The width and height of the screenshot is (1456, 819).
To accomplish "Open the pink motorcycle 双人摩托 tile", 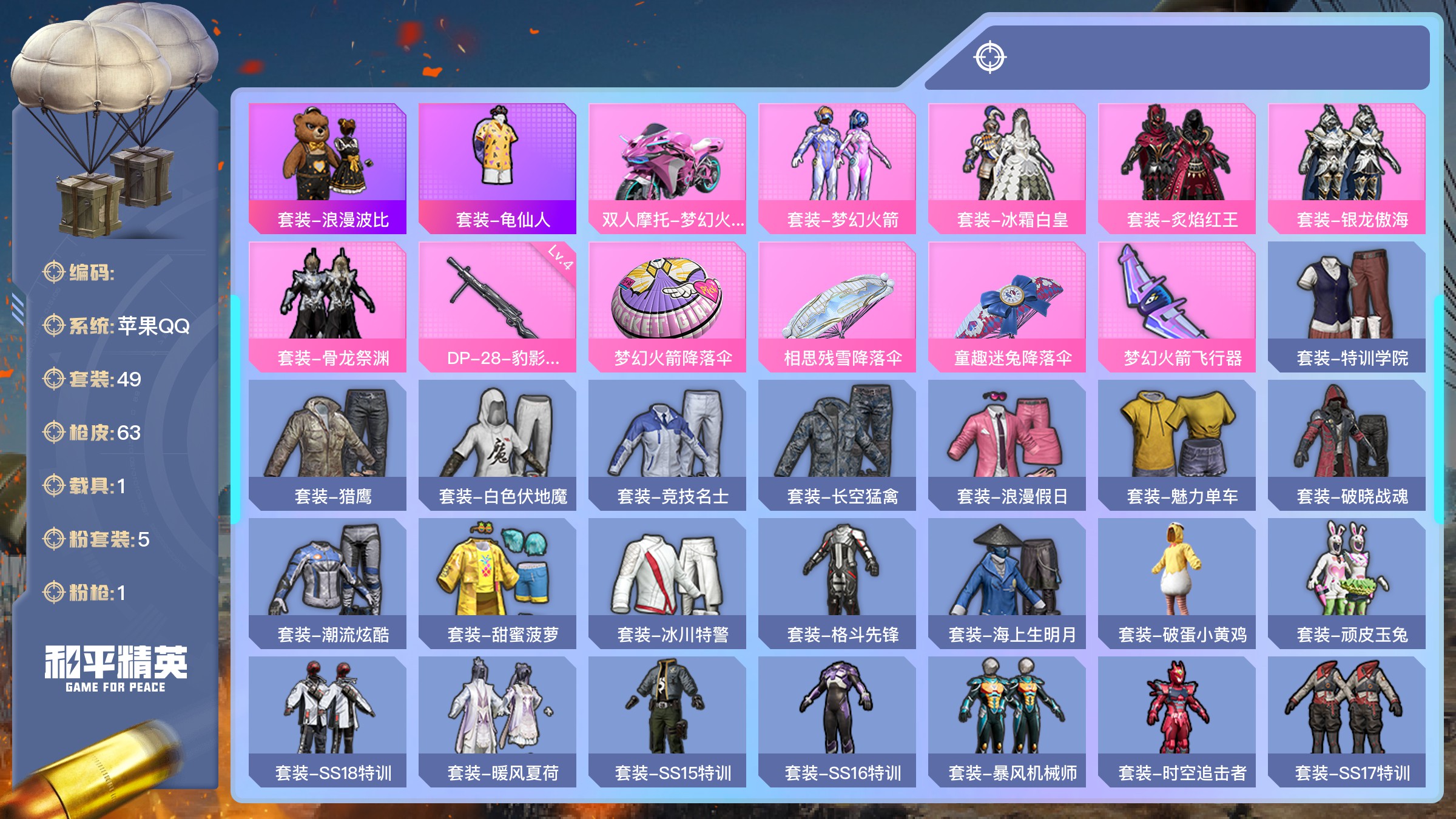I will [x=667, y=168].
